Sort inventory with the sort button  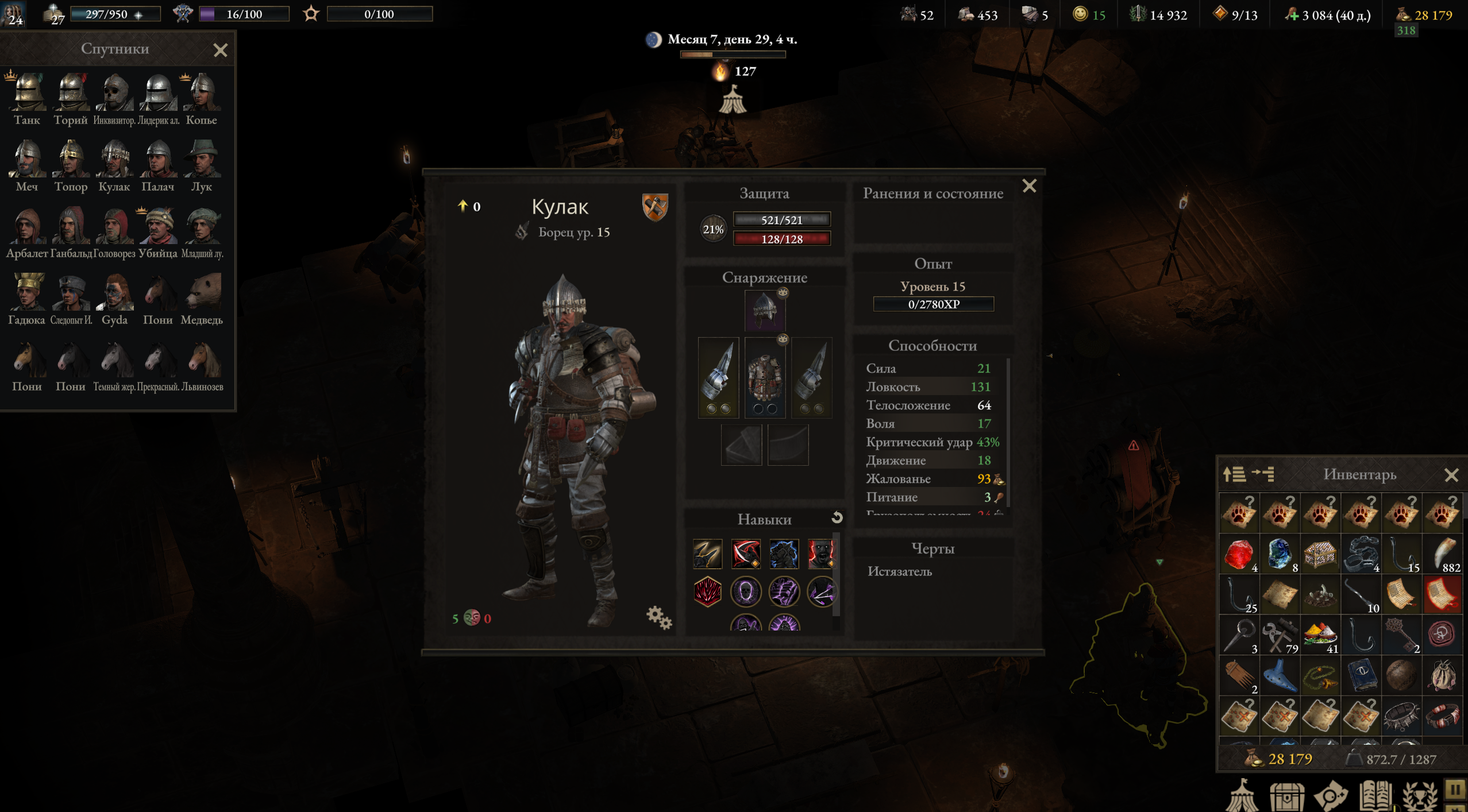(1234, 474)
